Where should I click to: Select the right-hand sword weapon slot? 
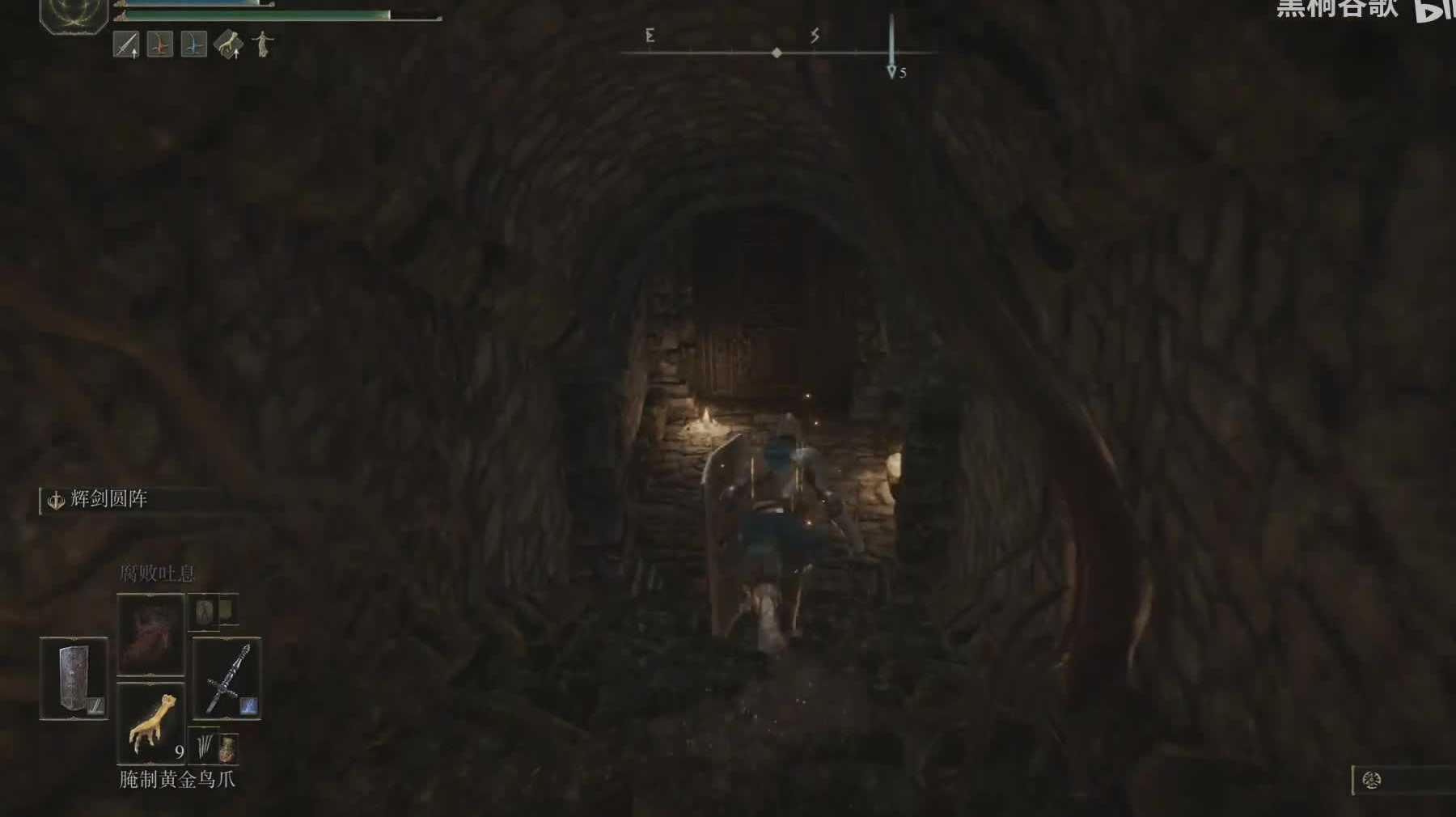[x=226, y=678]
